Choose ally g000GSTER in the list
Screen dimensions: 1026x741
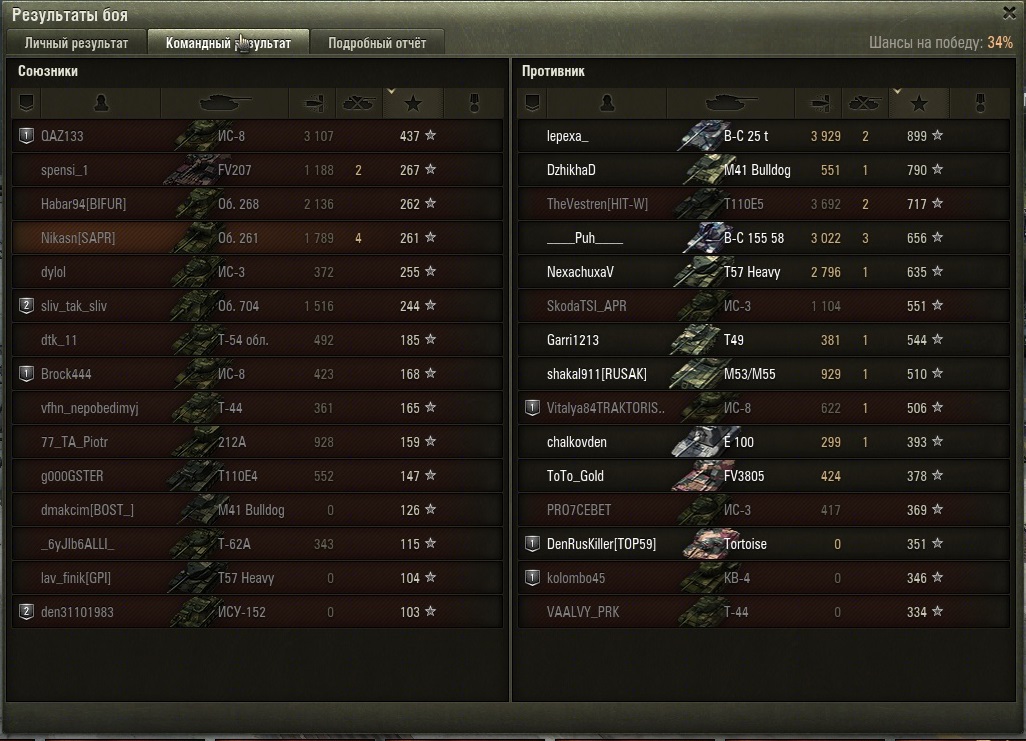click(72, 476)
